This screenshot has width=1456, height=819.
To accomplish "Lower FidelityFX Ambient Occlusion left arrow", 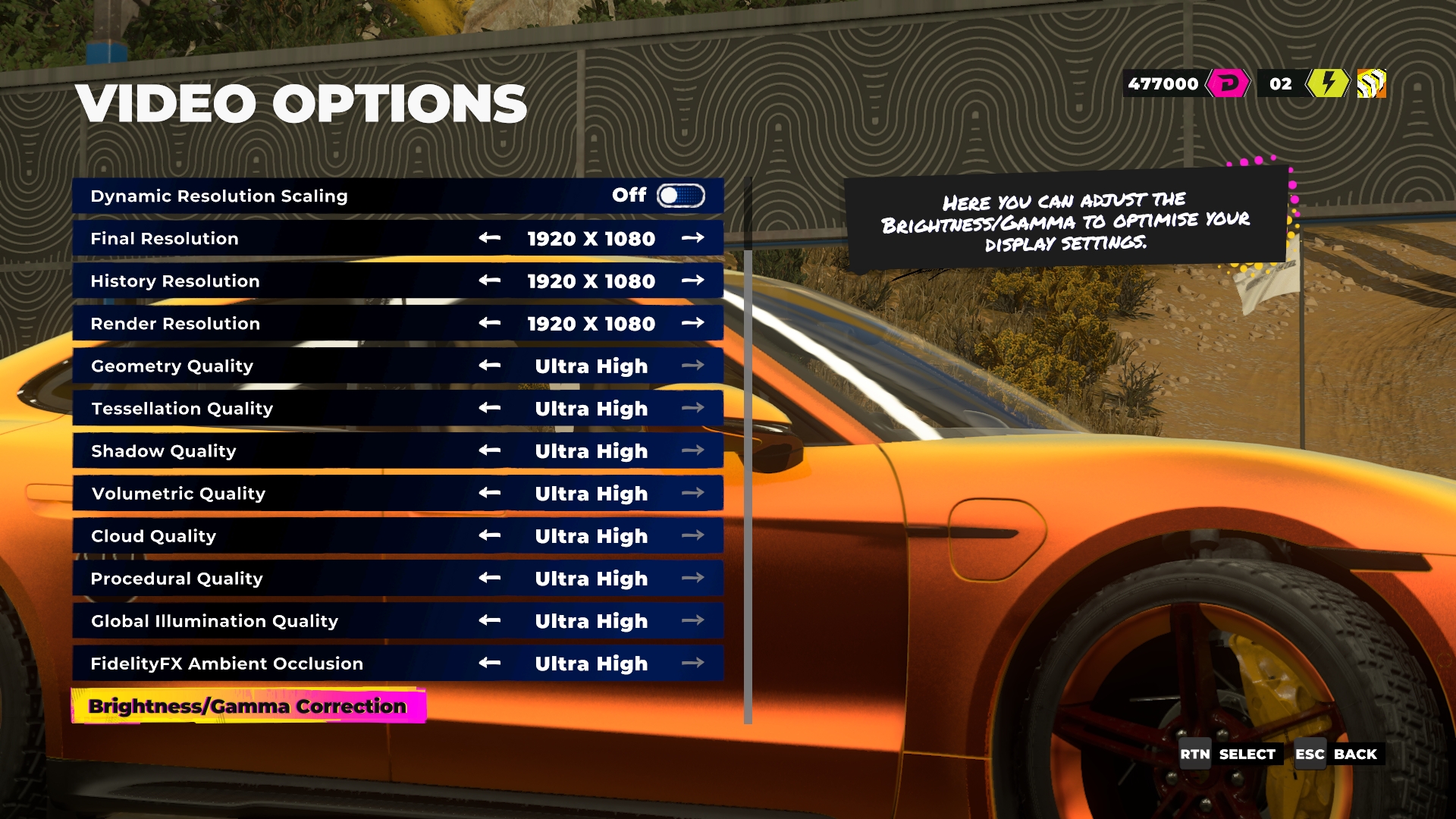I will tap(490, 663).
